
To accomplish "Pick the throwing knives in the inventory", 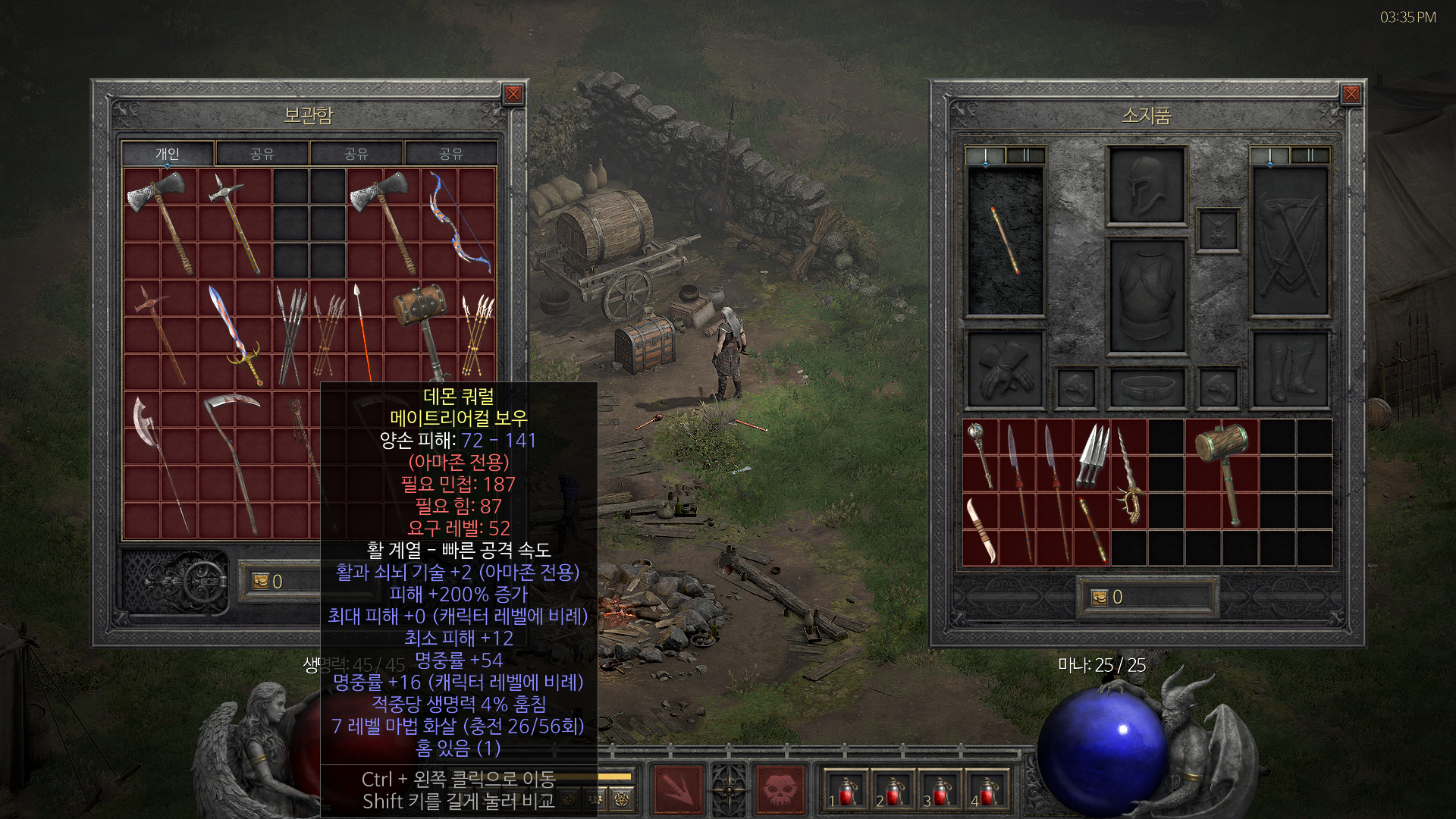I will pyautogui.click(x=1092, y=455).
